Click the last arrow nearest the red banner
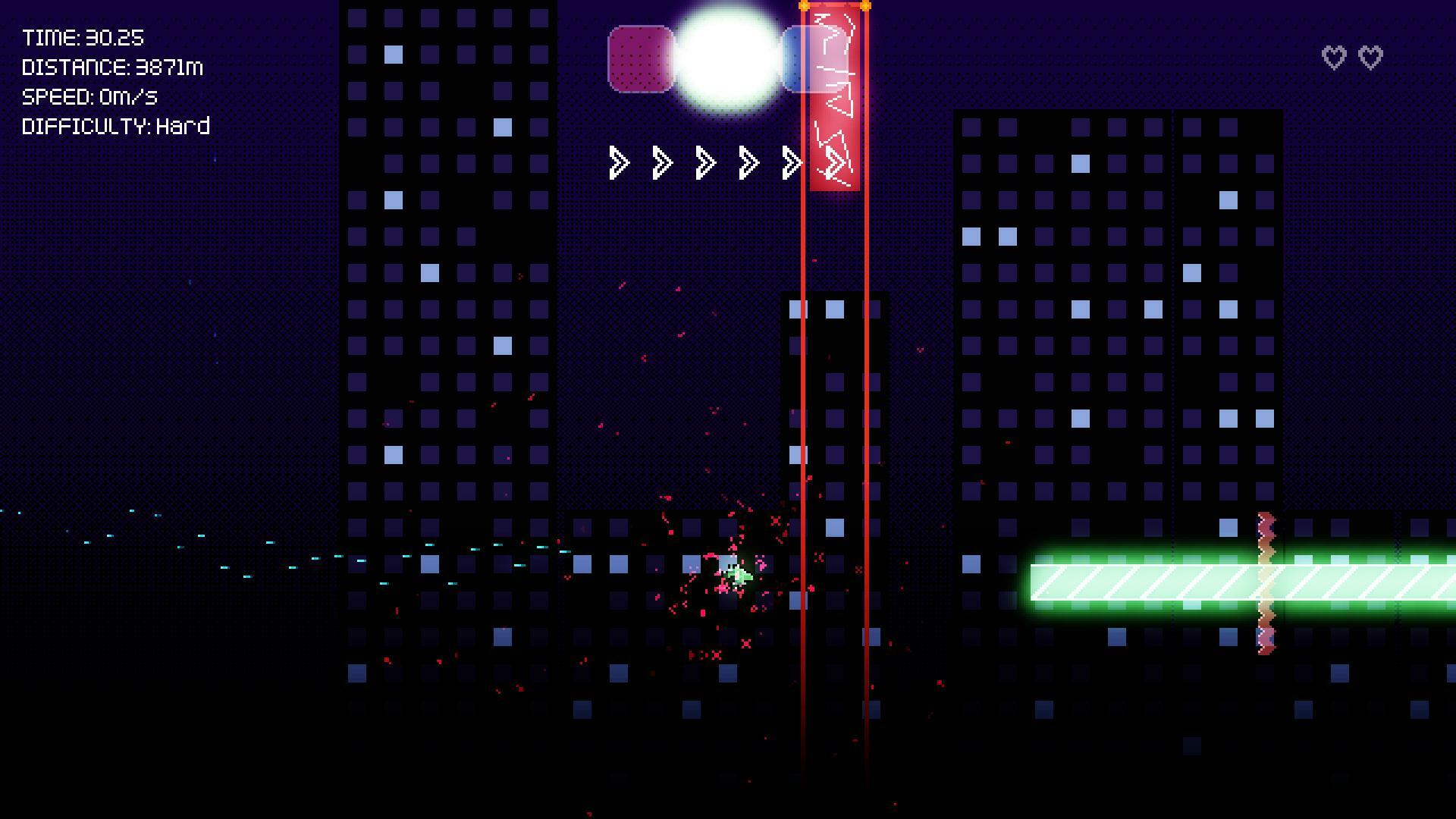This screenshot has width=1456, height=819. pyautogui.click(x=792, y=162)
